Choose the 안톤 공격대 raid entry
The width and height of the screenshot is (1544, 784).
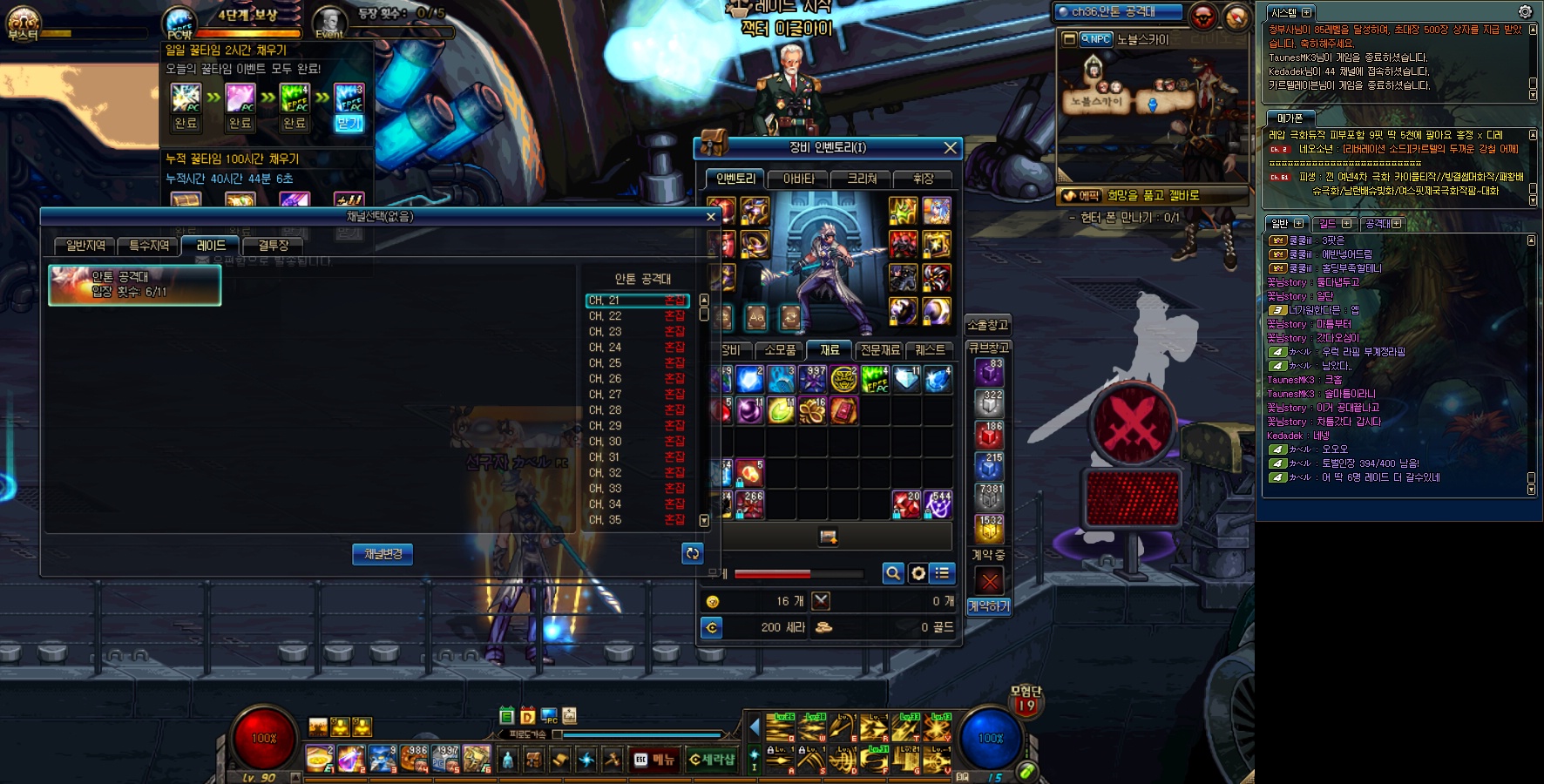point(135,285)
